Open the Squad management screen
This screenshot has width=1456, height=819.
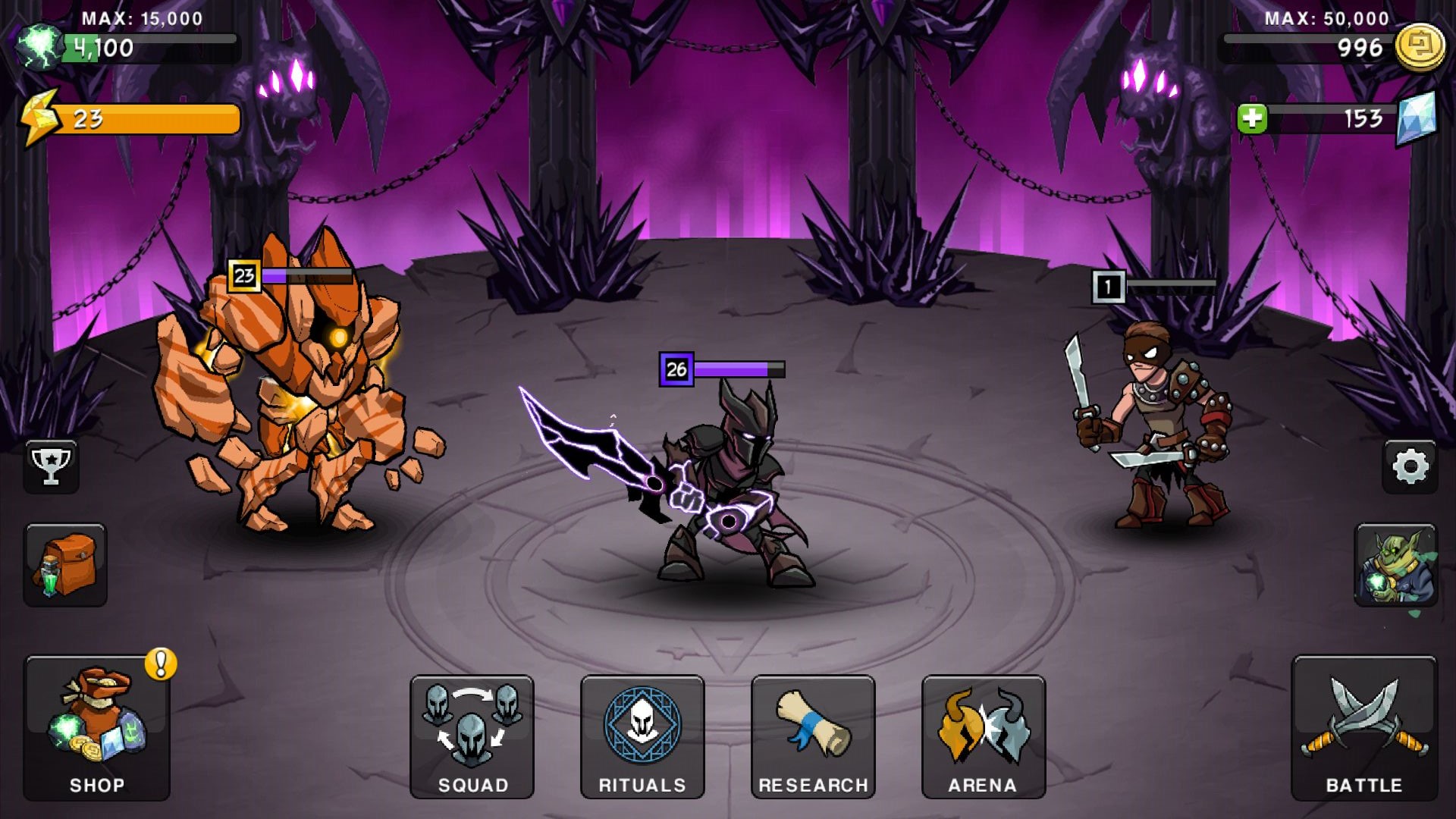point(472,736)
